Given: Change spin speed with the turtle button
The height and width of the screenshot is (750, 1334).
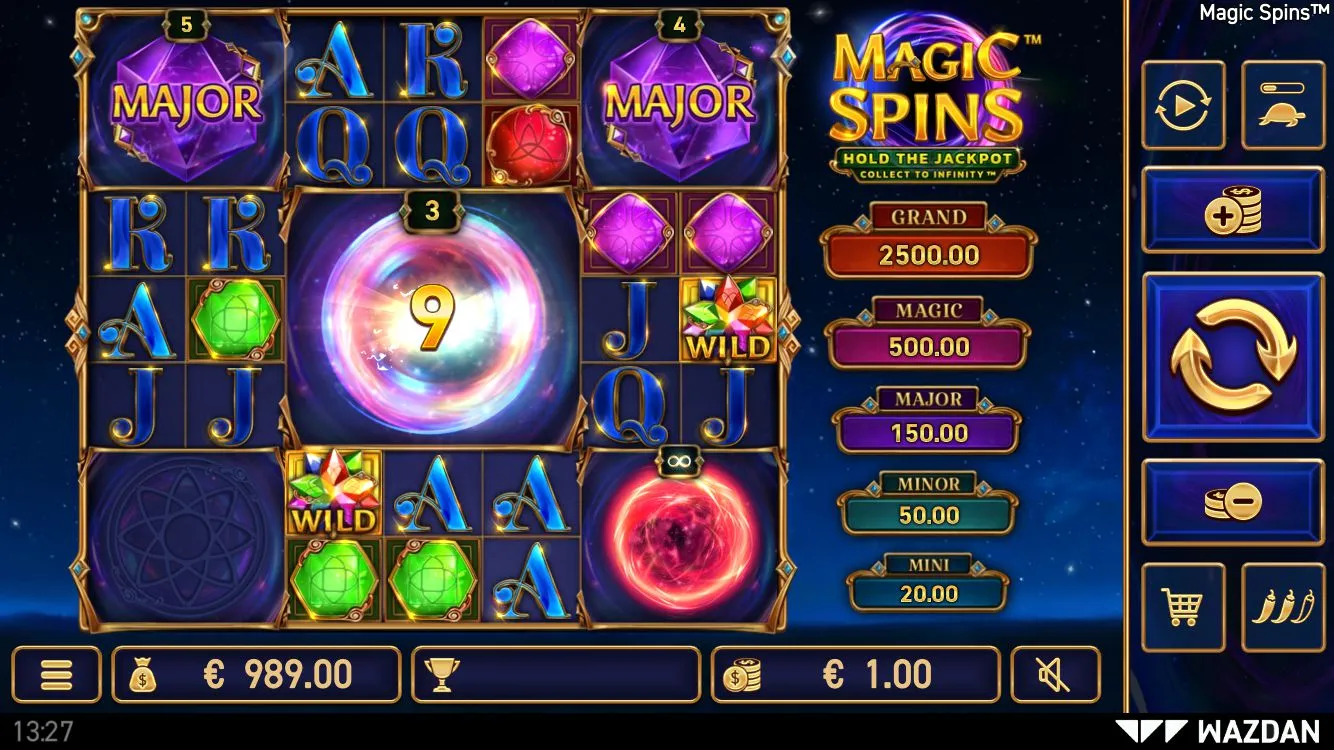Looking at the screenshot, I should click(x=1282, y=105).
